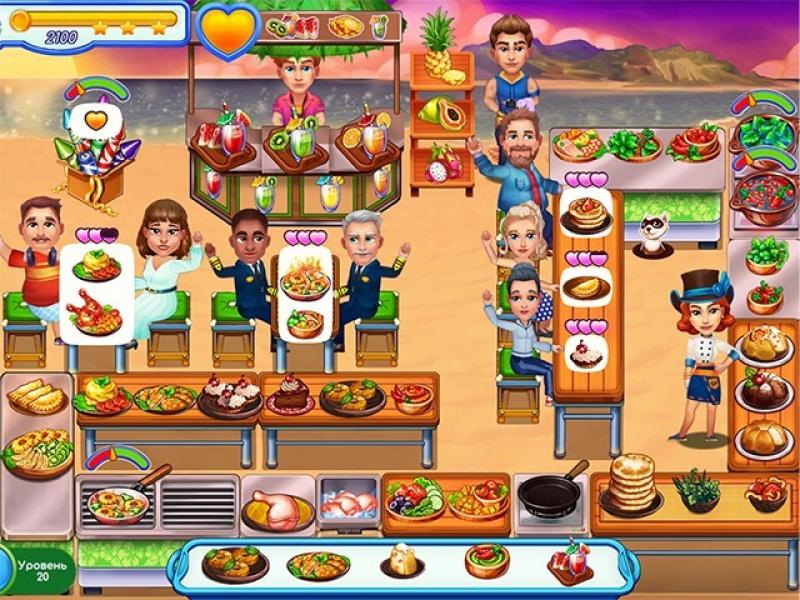Activate the fireworks gift box booster
The width and height of the screenshot is (800, 600).
tap(96, 155)
